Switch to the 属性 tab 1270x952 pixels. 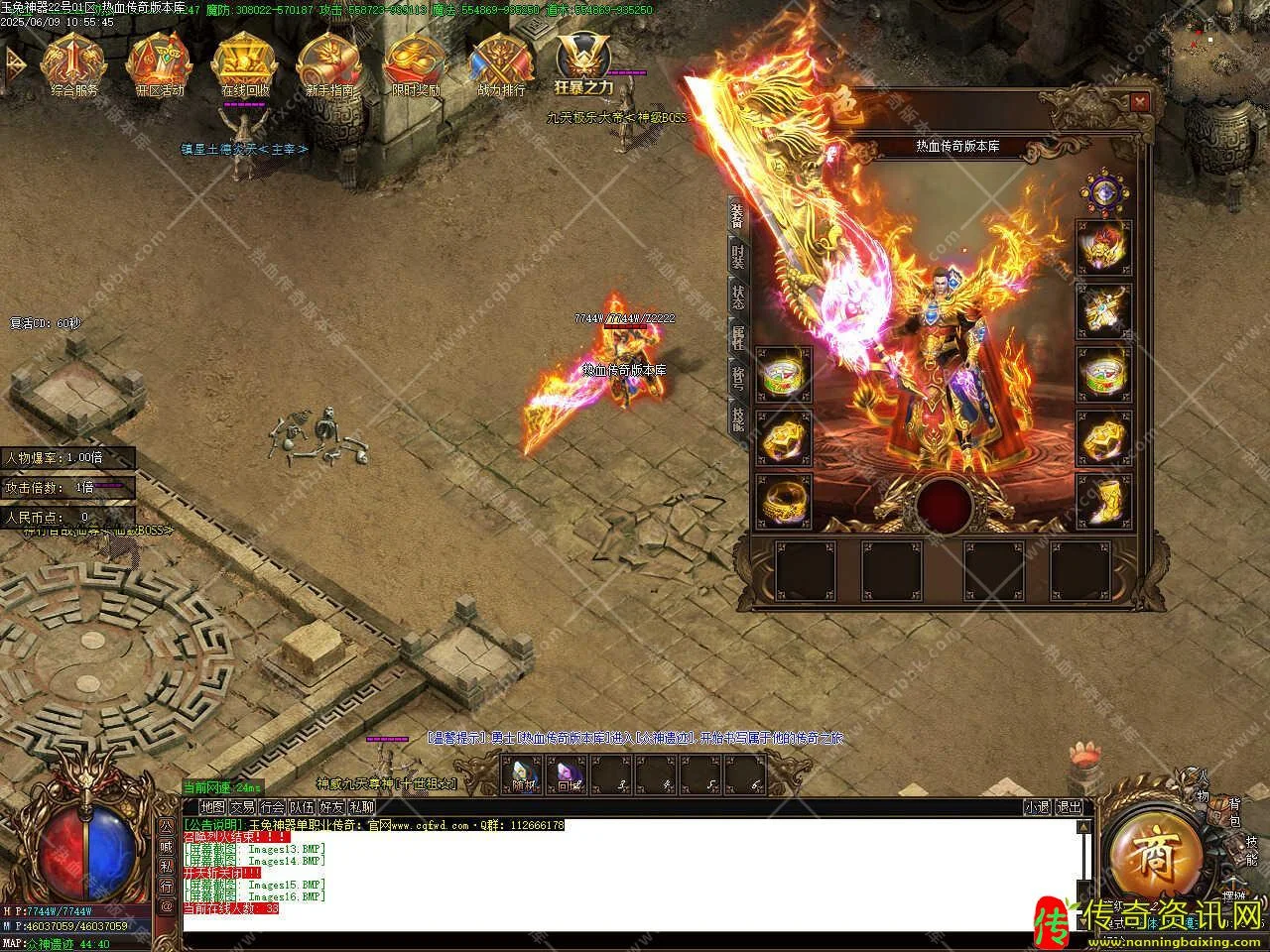[737, 338]
